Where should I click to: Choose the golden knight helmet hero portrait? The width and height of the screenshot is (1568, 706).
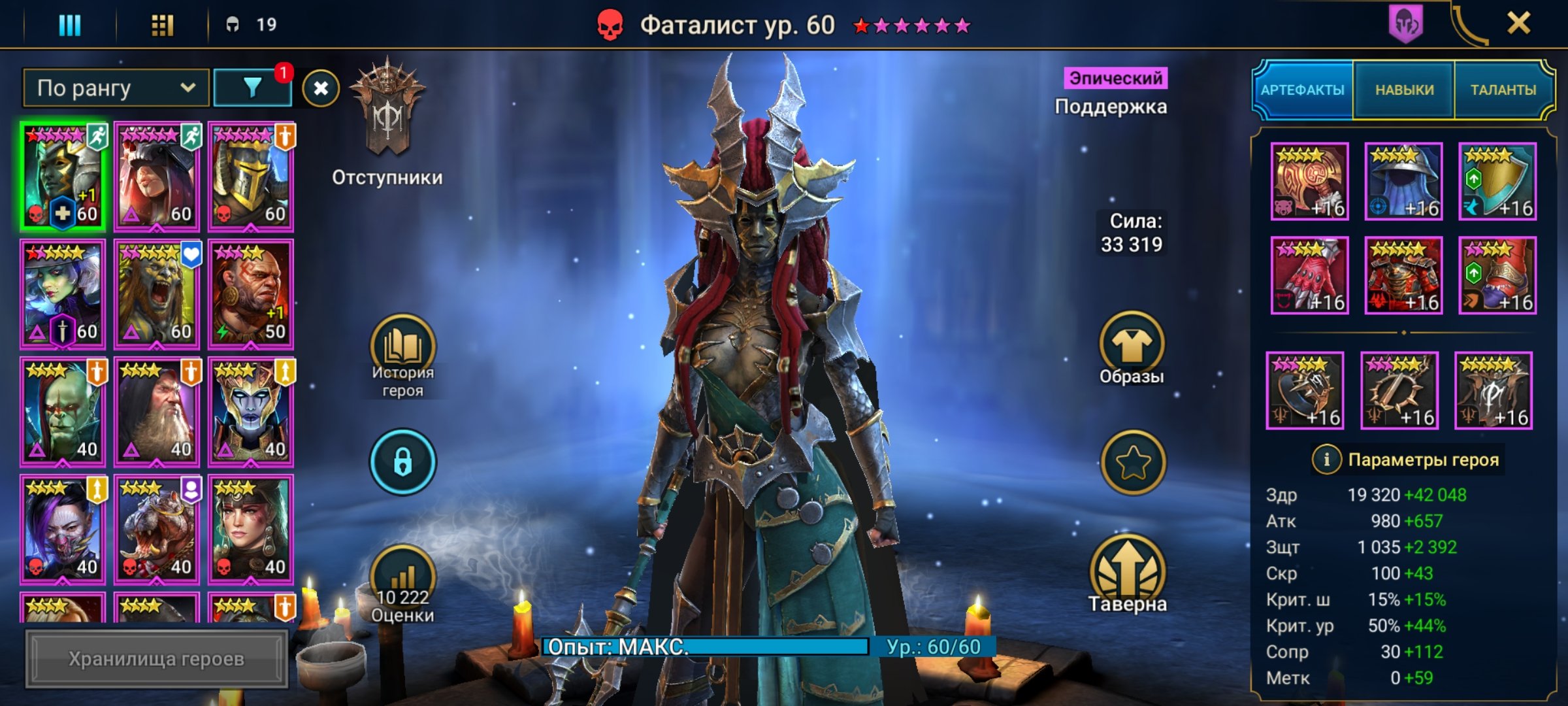[x=251, y=176]
